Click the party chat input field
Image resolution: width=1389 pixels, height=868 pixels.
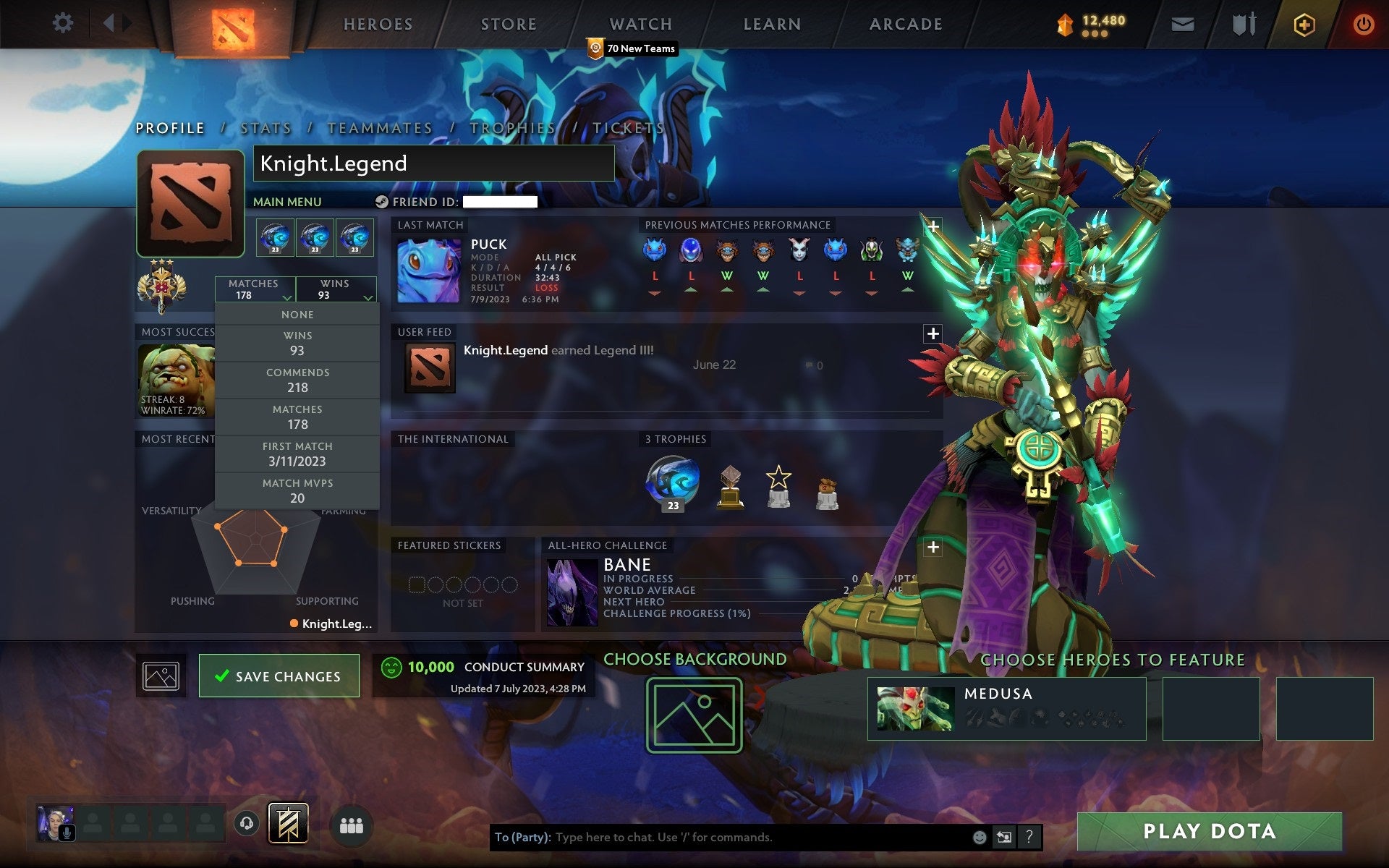(723, 838)
